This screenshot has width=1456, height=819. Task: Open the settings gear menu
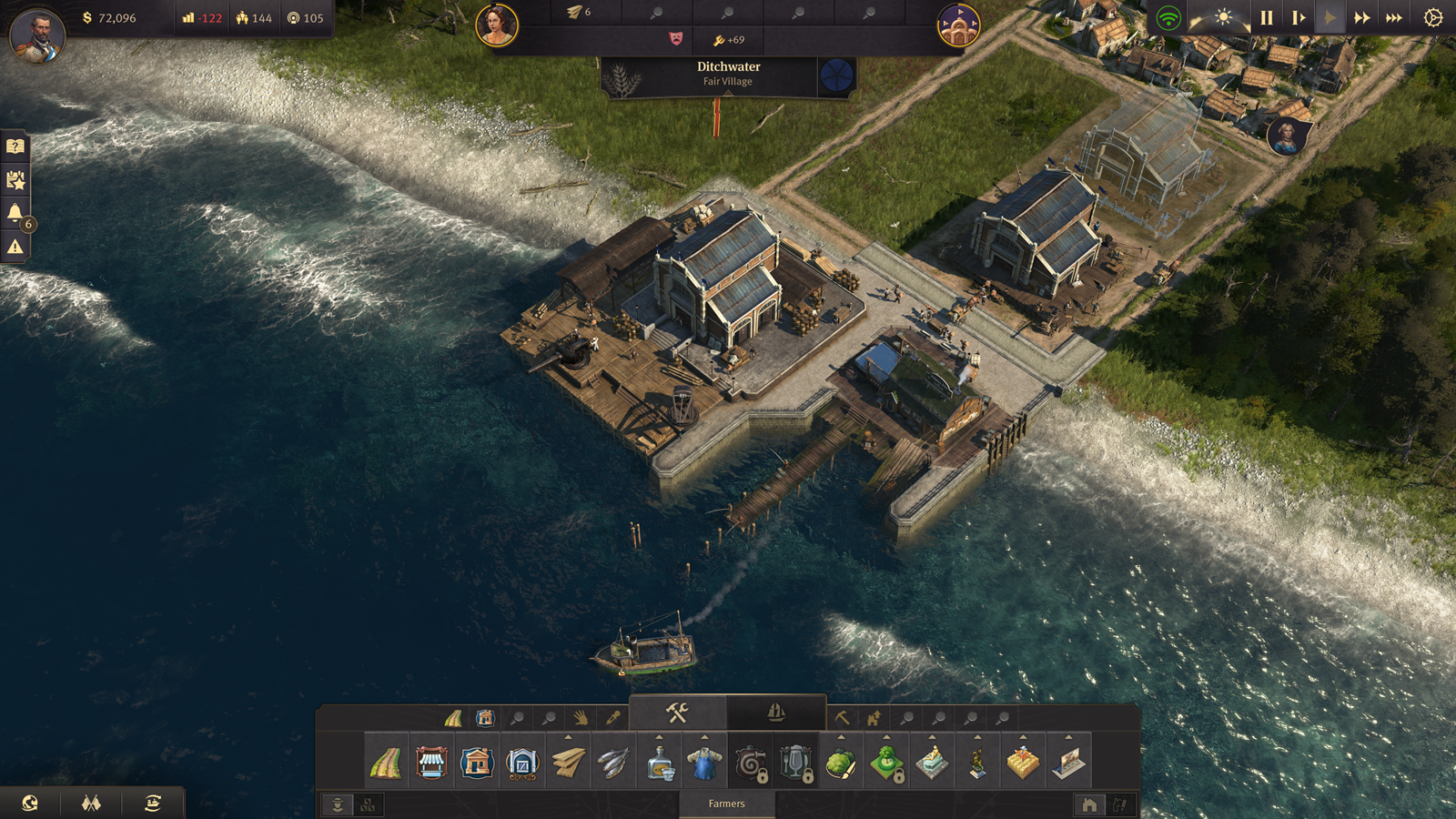(x=1432, y=18)
